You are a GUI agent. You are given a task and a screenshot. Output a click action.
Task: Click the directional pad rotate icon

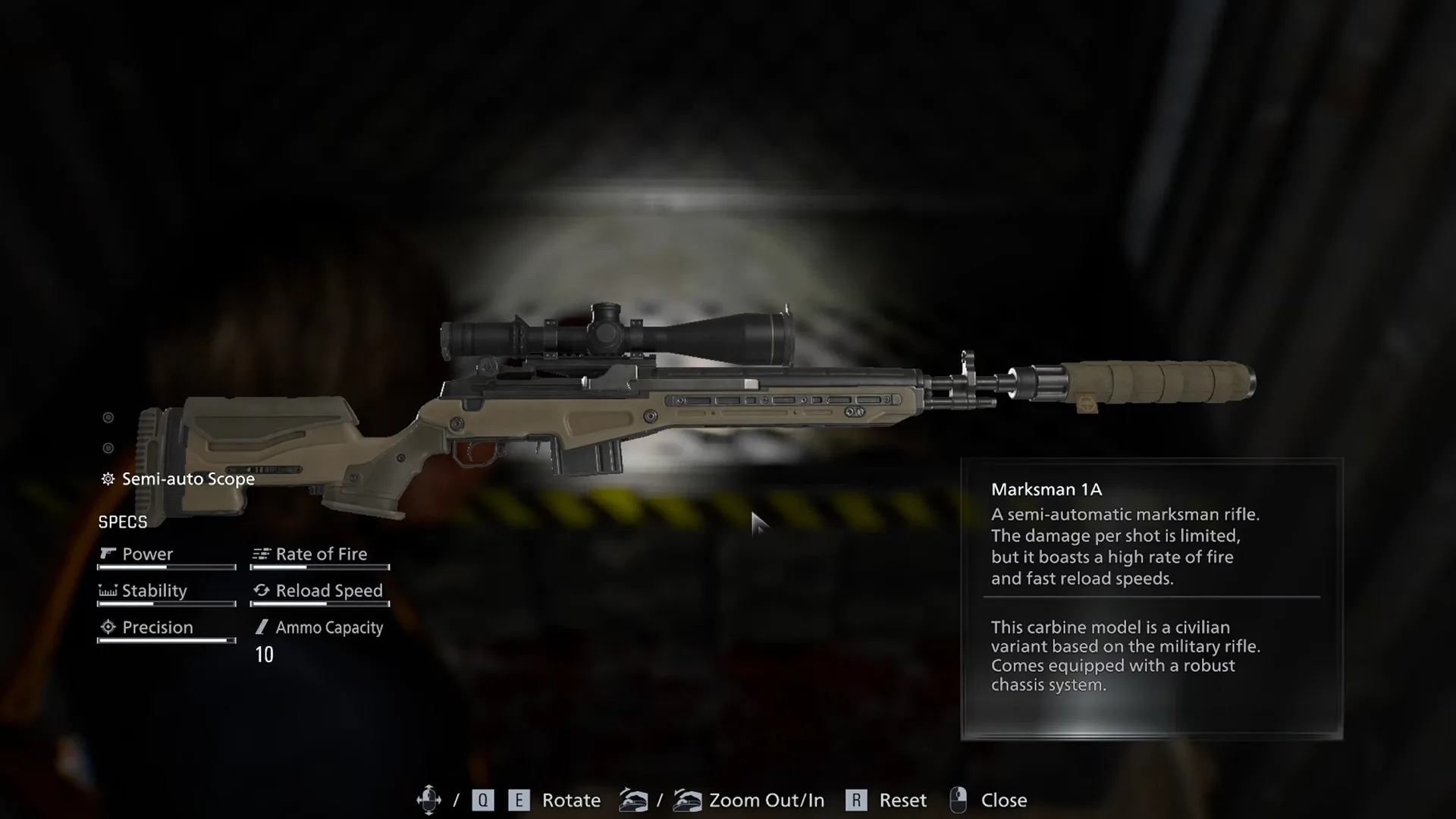[x=429, y=799]
